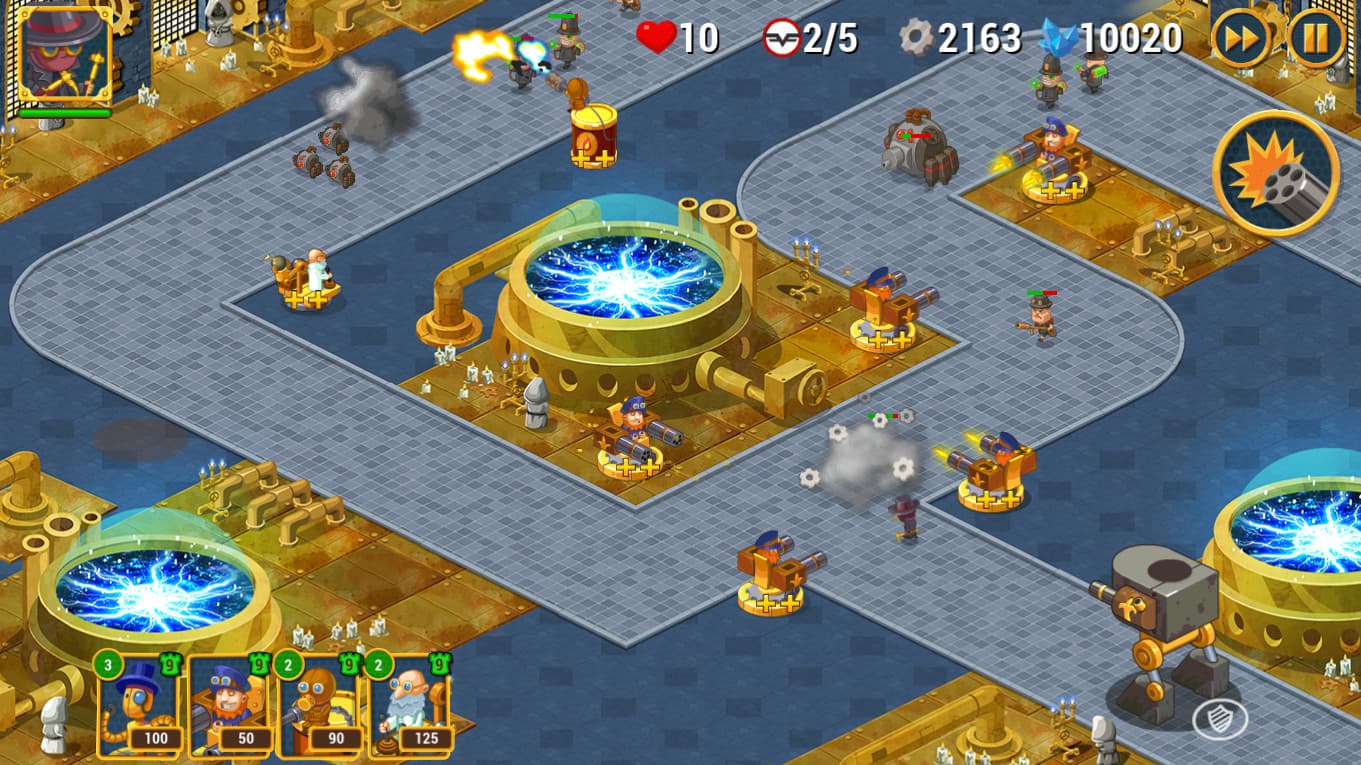
Task: Select the 125-cost scientist tower card
Action: [x=410, y=710]
